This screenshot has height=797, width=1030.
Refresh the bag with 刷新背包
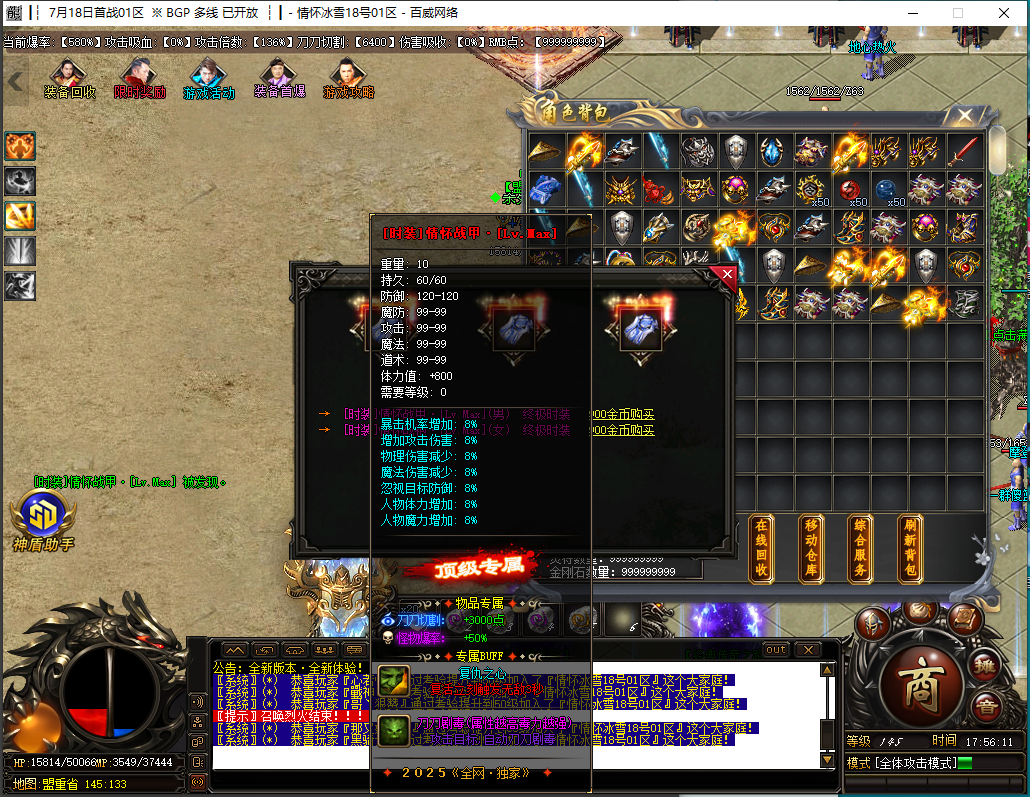(909, 549)
